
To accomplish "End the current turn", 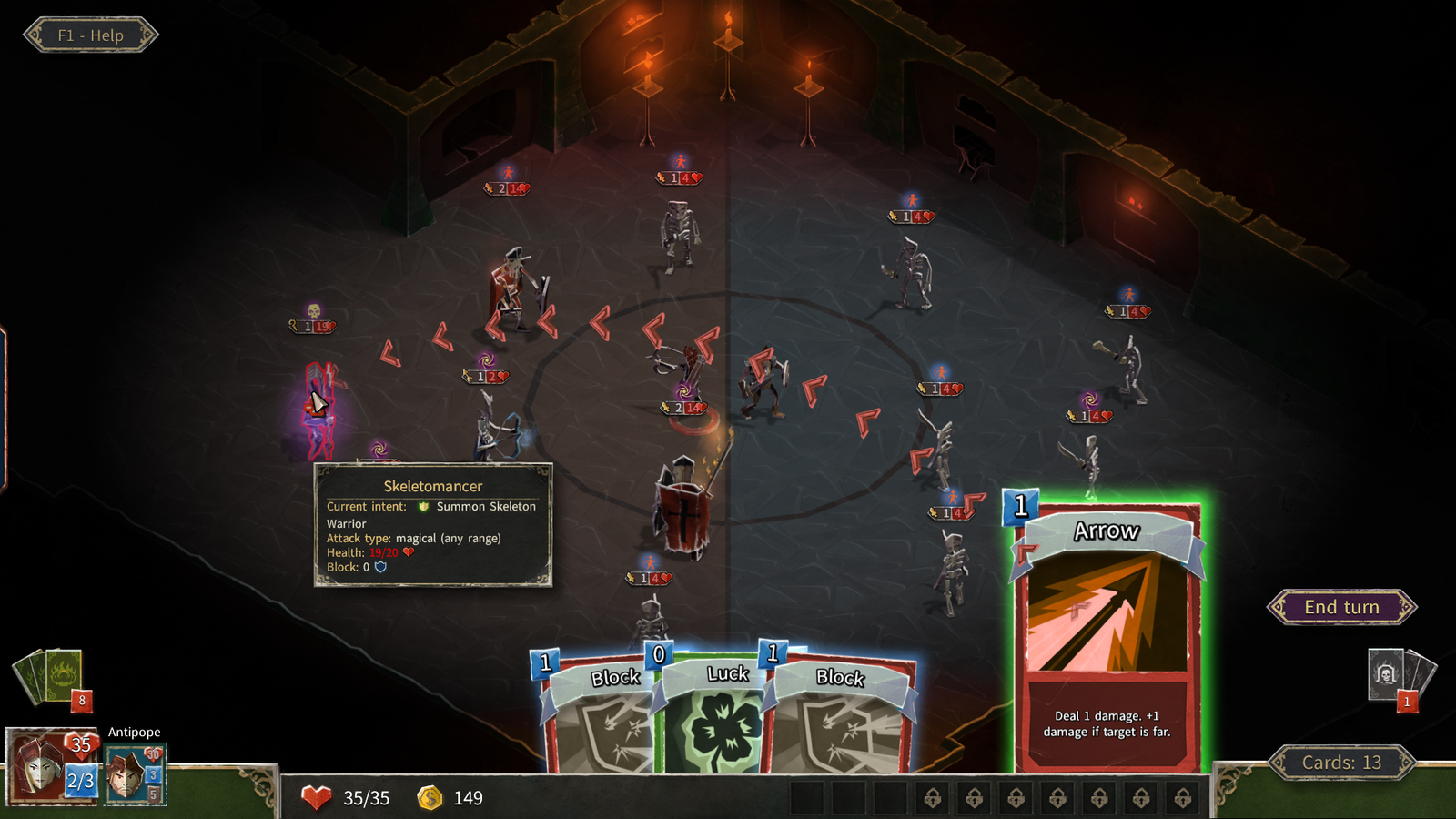I will point(1341,607).
